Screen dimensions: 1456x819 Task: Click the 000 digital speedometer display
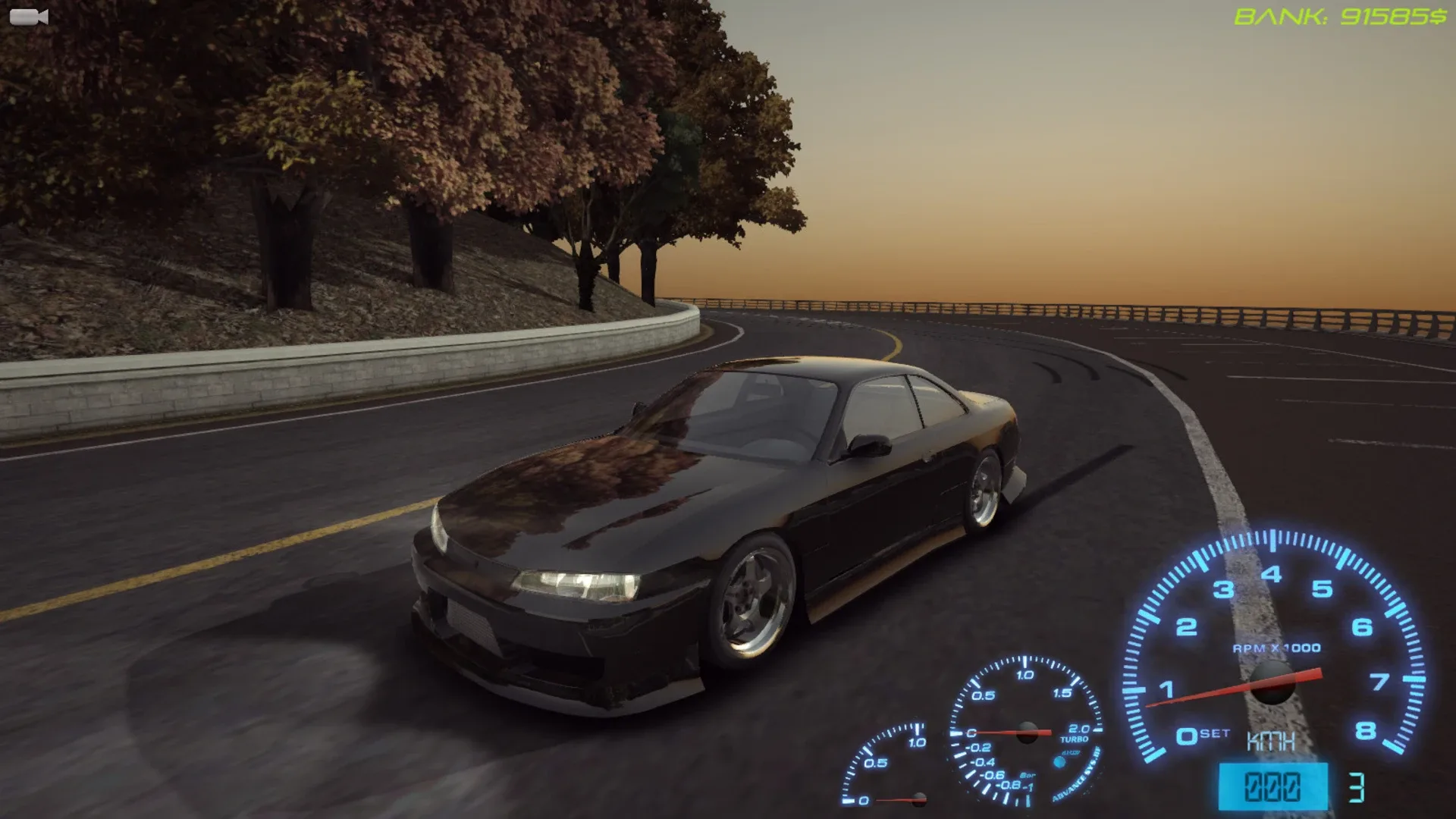pyautogui.click(x=1272, y=785)
